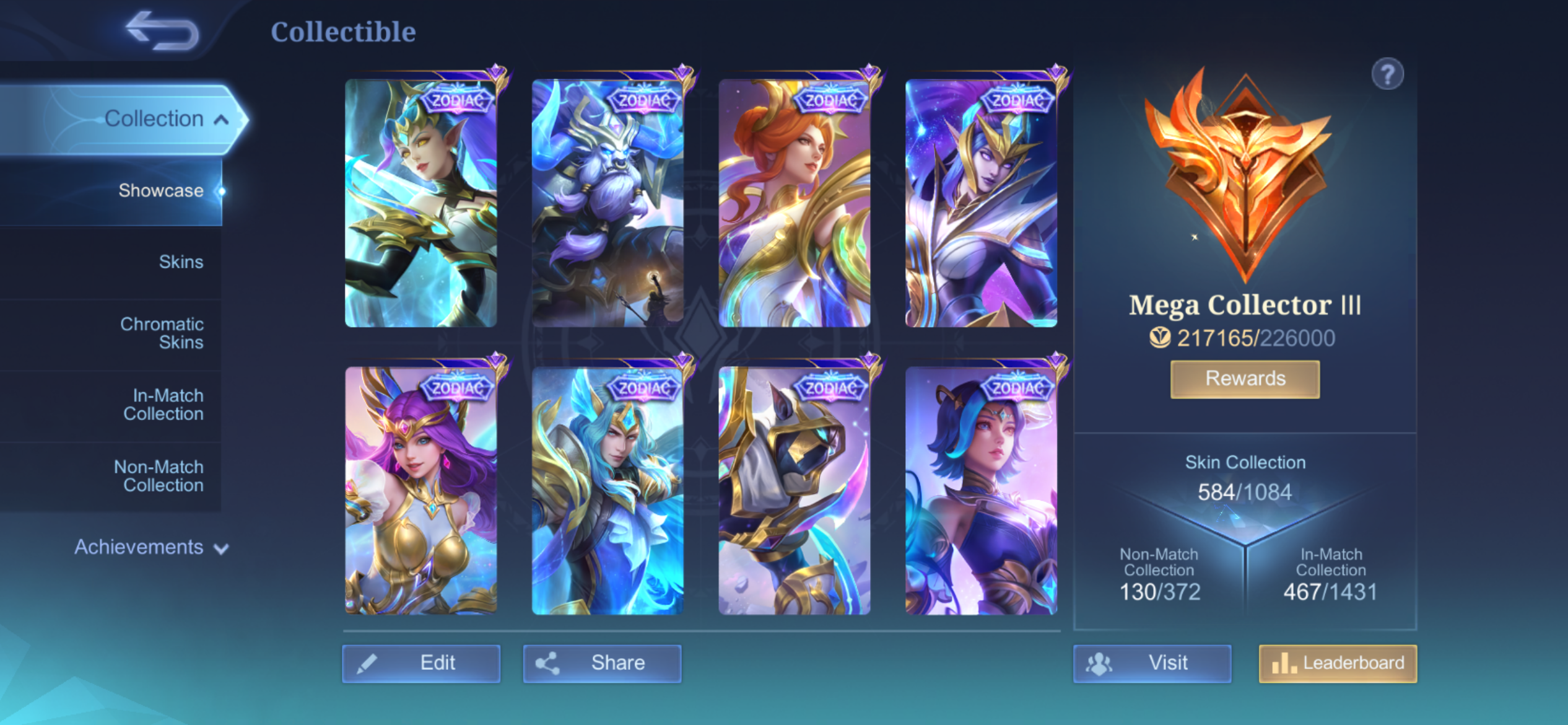Show the Non-Match Collection tab
This screenshot has height=725, width=1568.
pyautogui.click(x=159, y=476)
